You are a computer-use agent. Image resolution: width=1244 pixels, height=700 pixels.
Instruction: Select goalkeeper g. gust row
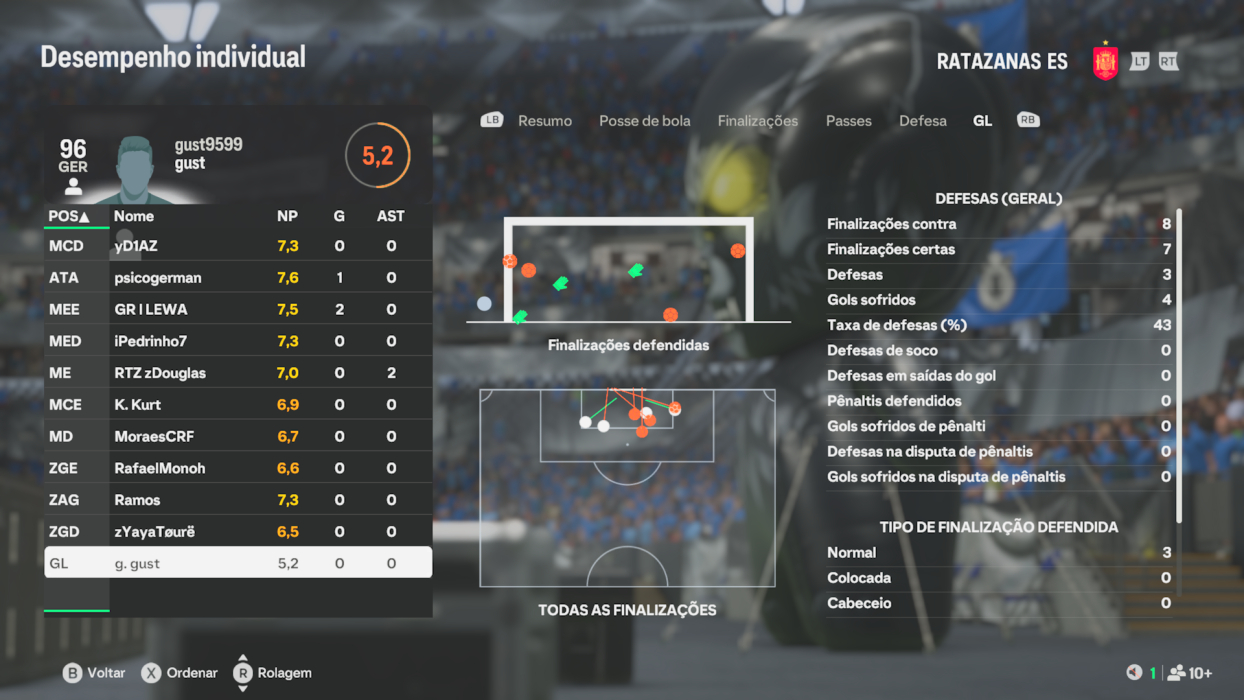pos(238,563)
